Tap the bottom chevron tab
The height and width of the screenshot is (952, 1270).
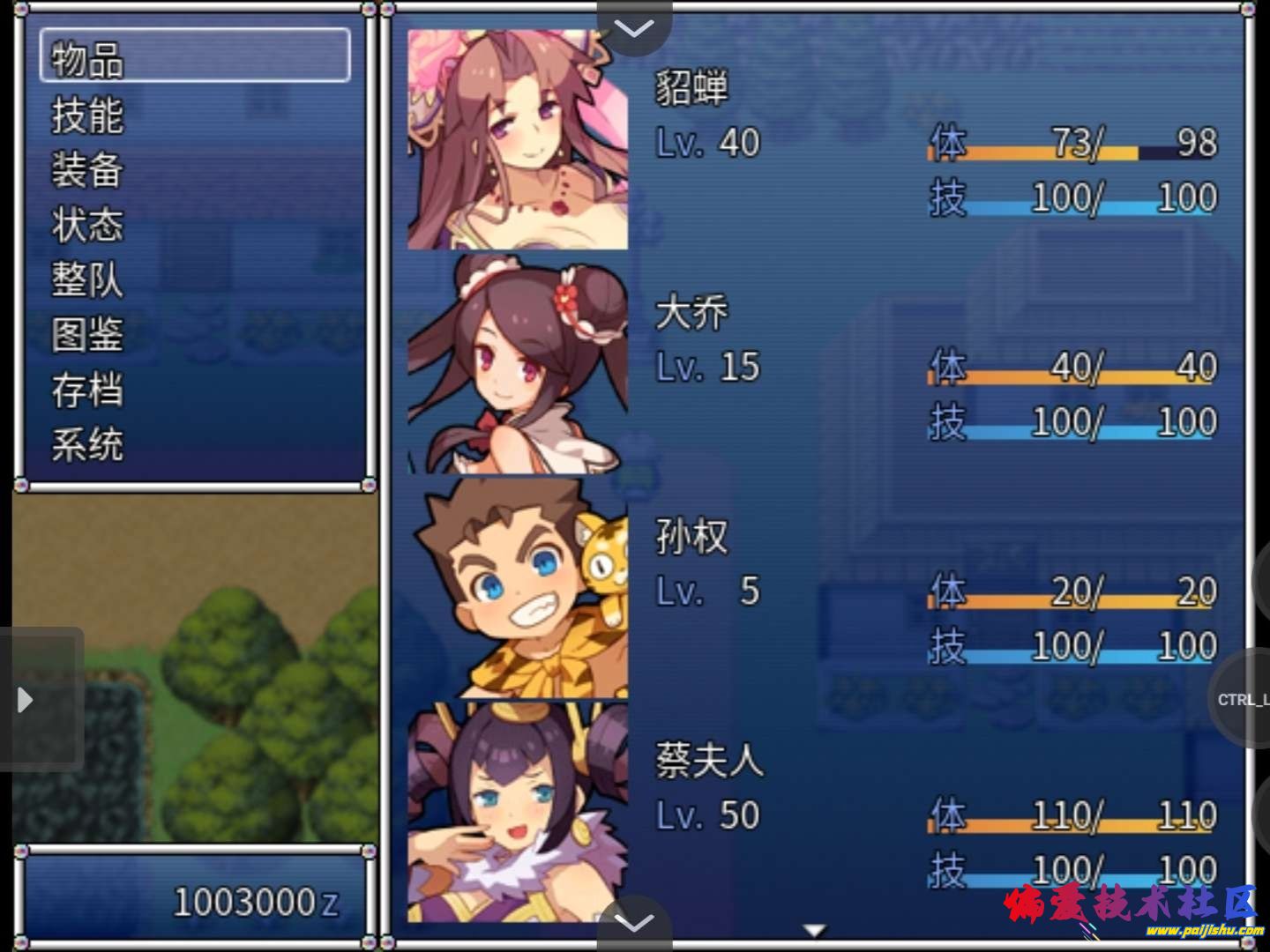pyautogui.click(x=634, y=922)
